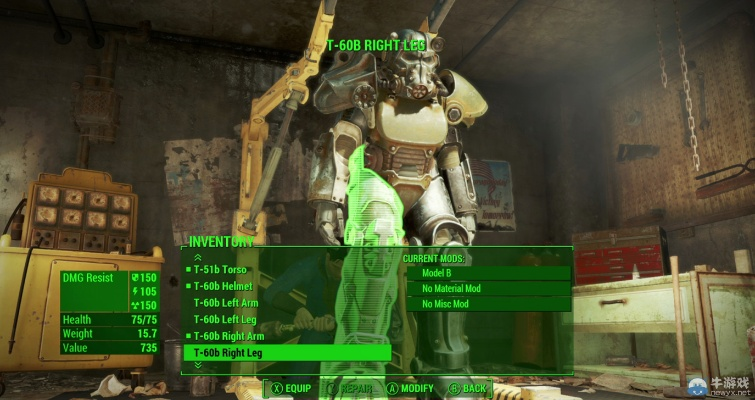Open the No Misc Mod slot
The height and width of the screenshot is (400, 755).
click(487, 304)
